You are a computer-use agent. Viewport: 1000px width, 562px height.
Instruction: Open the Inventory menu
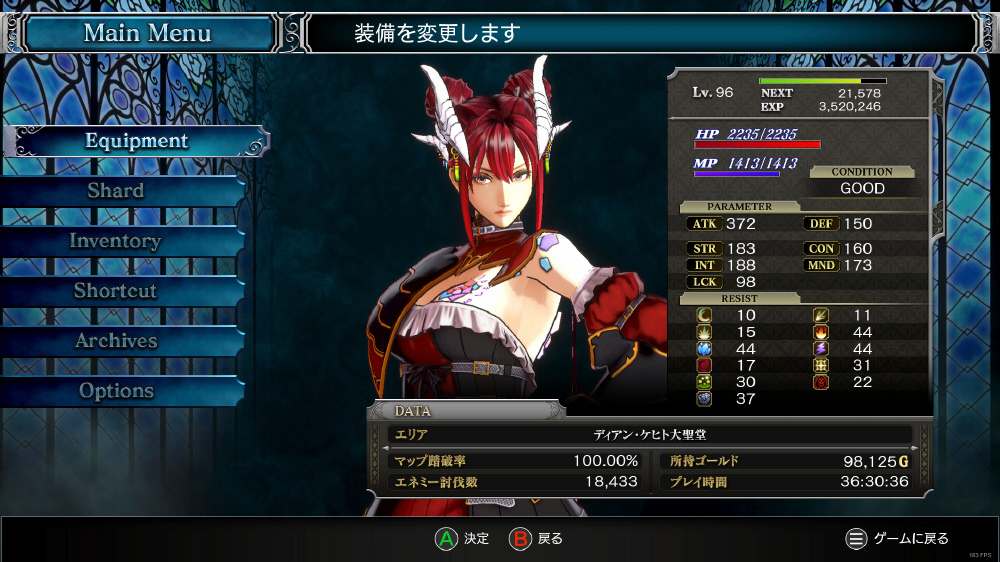116,241
